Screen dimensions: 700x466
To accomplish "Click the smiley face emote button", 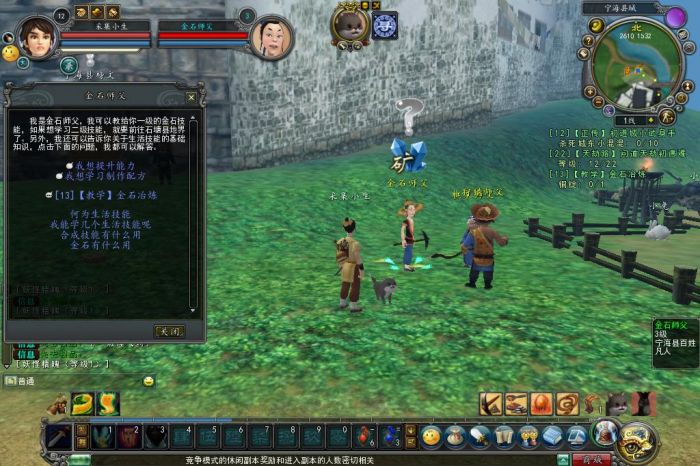I will pos(431,436).
